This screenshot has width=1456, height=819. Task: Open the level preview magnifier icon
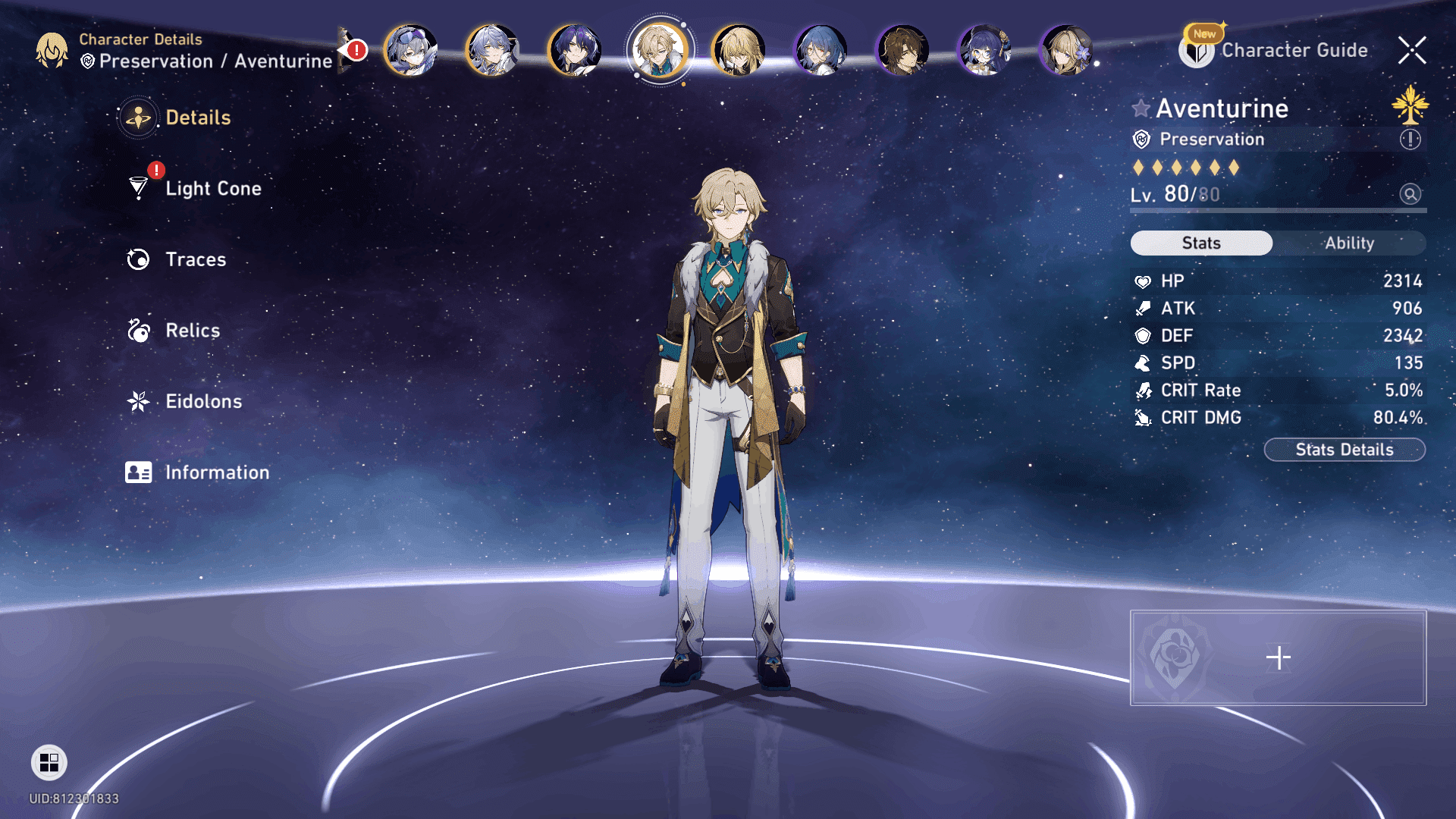pos(1410,194)
